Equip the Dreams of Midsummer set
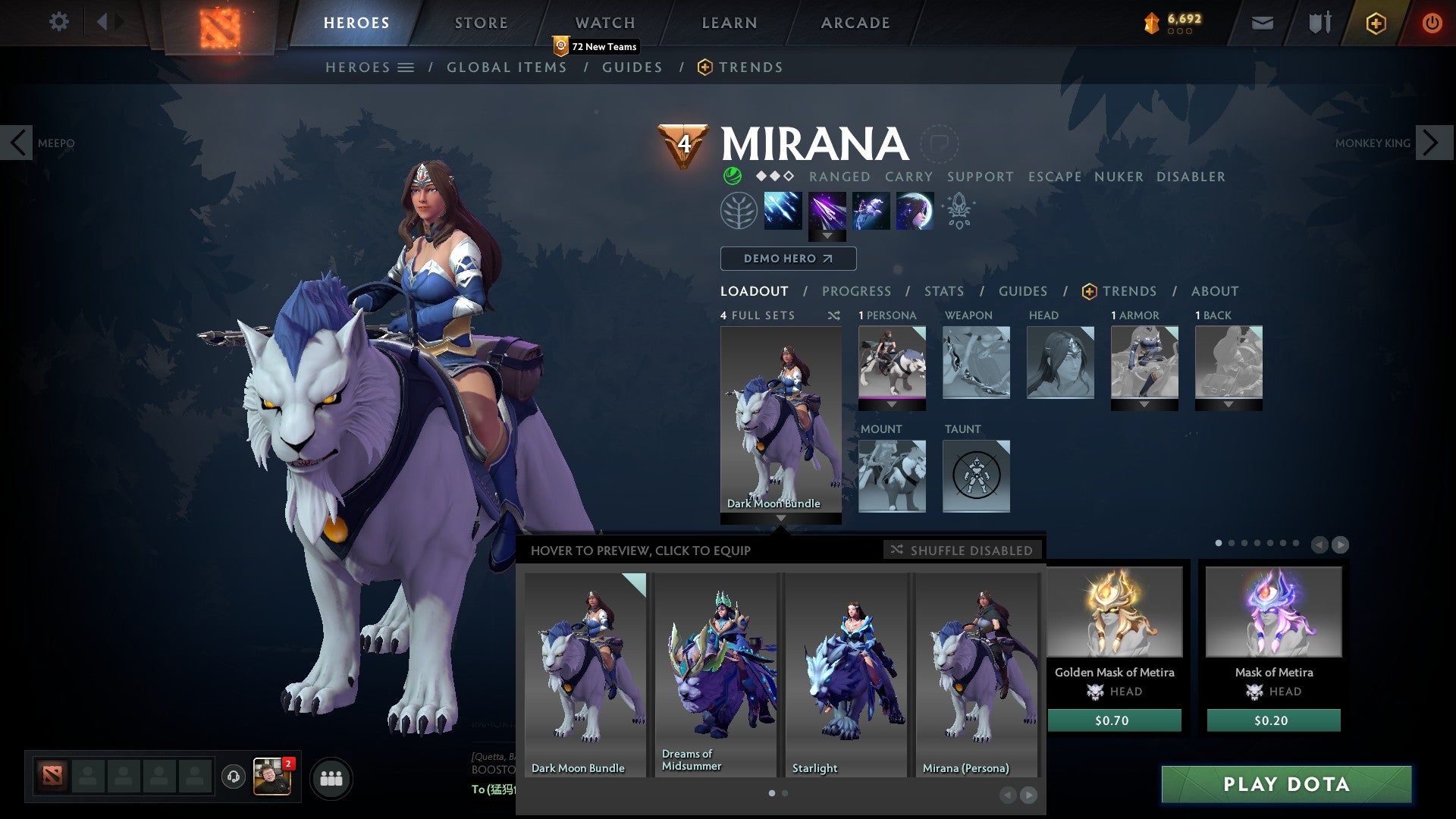This screenshot has height=819, width=1456. coord(717,675)
